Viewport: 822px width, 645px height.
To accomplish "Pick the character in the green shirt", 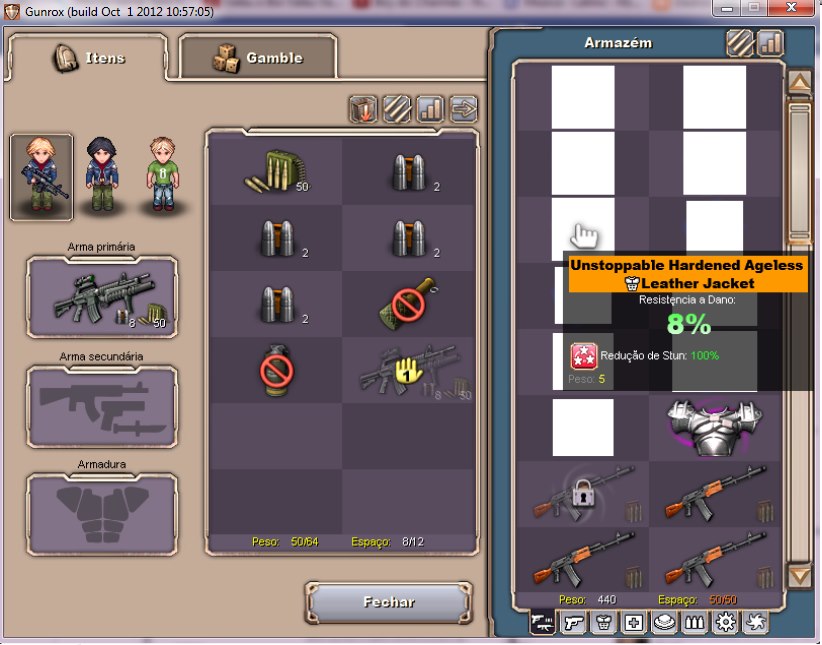I will 161,177.
